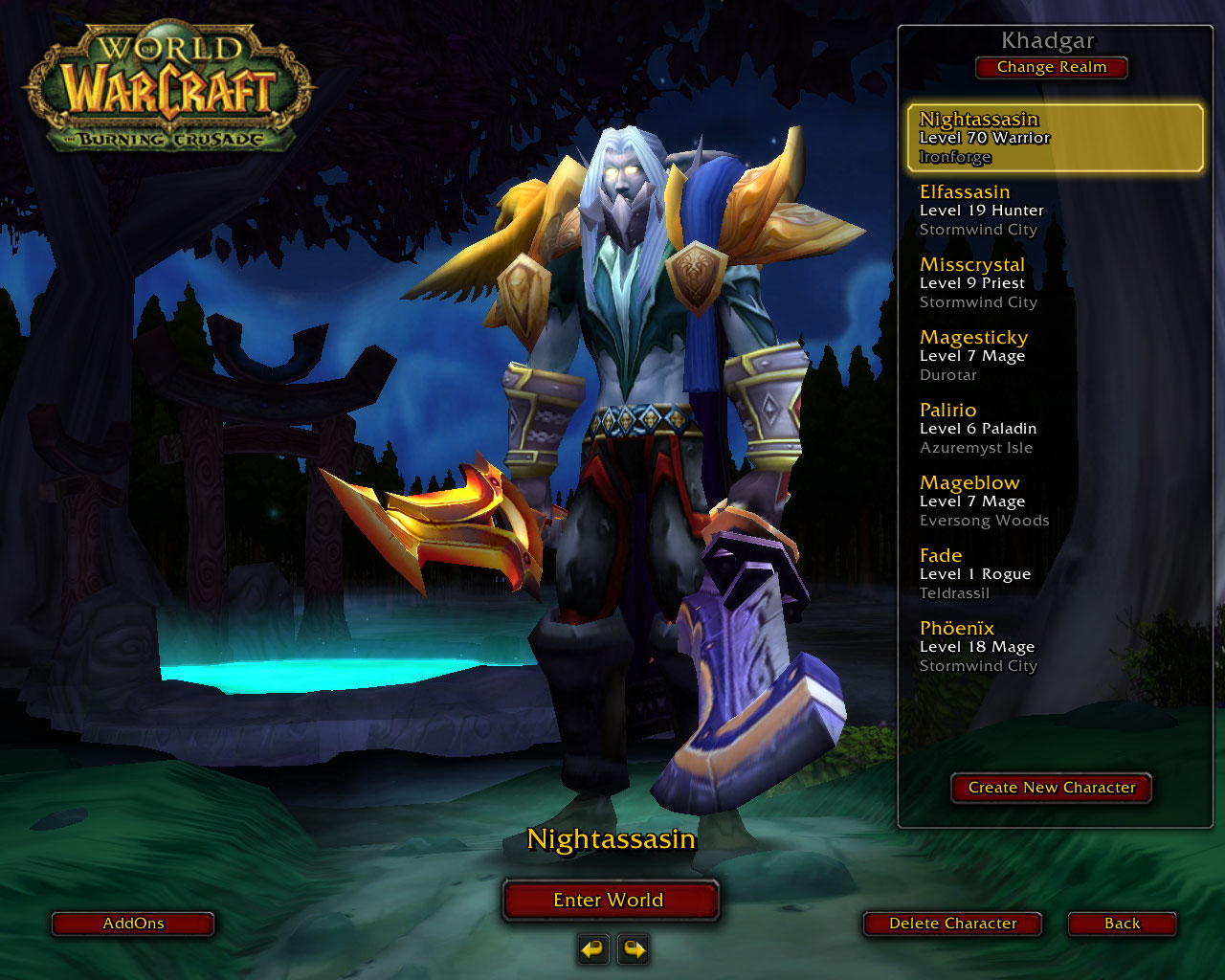Image resolution: width=1225 pixels, height=980 pixels.
Task: Open the Change Realm screen
Action: coord(1051,67)
